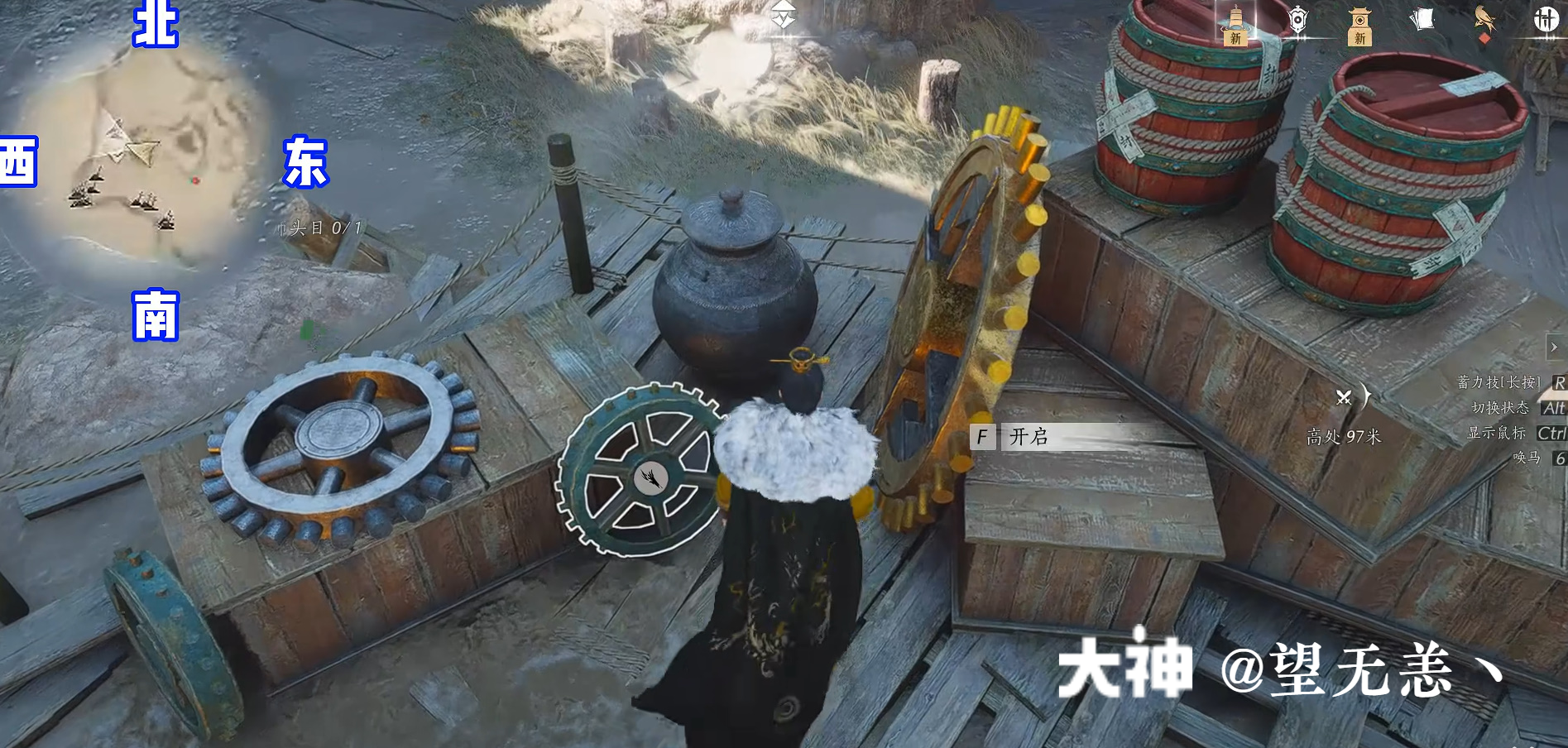The image size is (1568, 748).
Task: Toggle 显示鼠标 cursor display
Action: click(1498, 433)
